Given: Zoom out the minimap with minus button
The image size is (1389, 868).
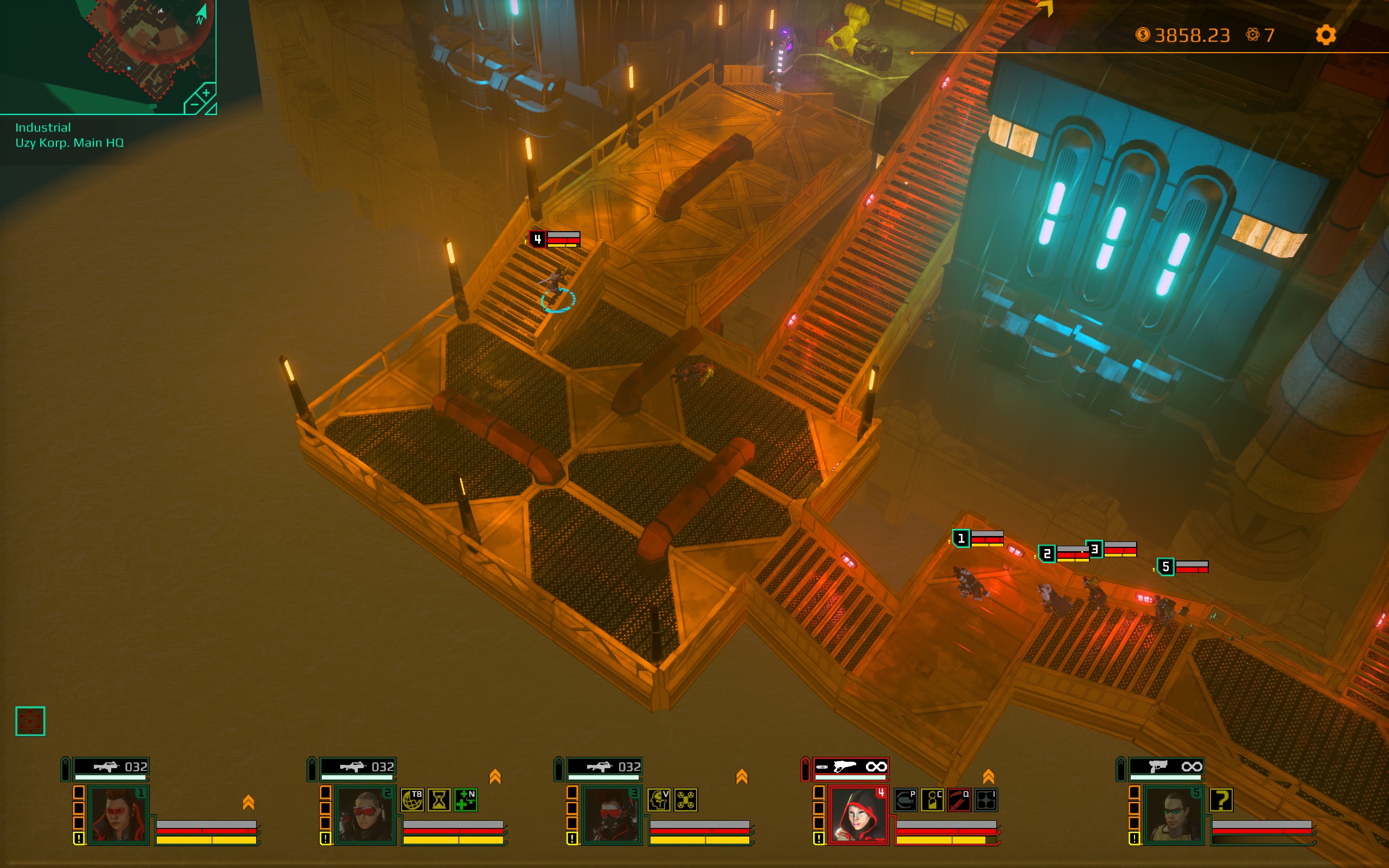Looking at the screenshot, I should click(x=194, y=105).
